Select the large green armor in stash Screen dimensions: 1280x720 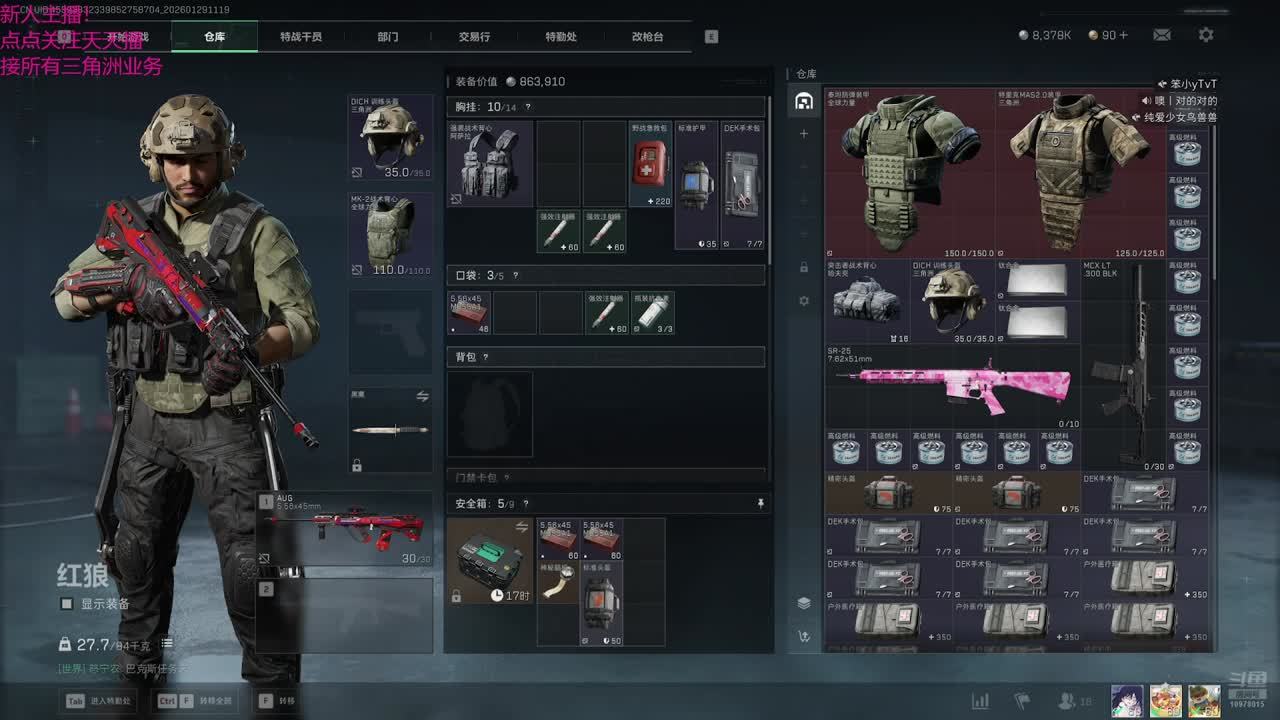pyautogui.click(x=911, y=172)
